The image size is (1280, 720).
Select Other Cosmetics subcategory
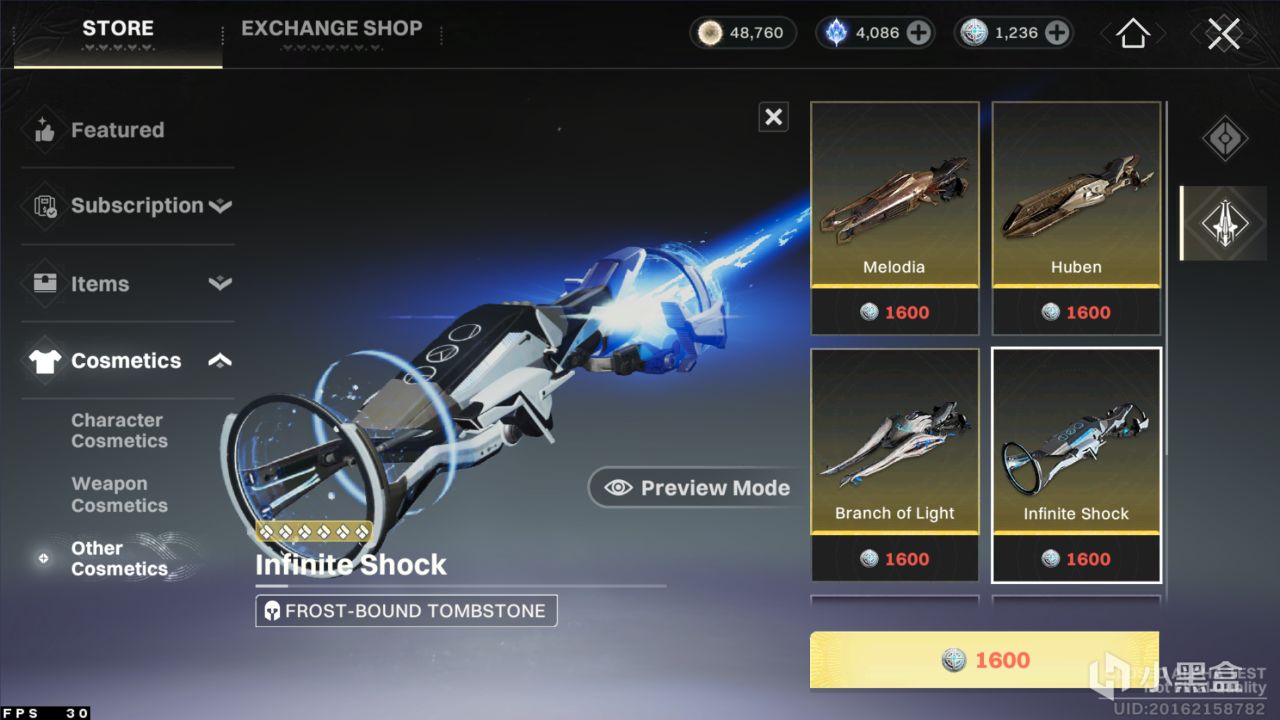click(x=119, y=558)
